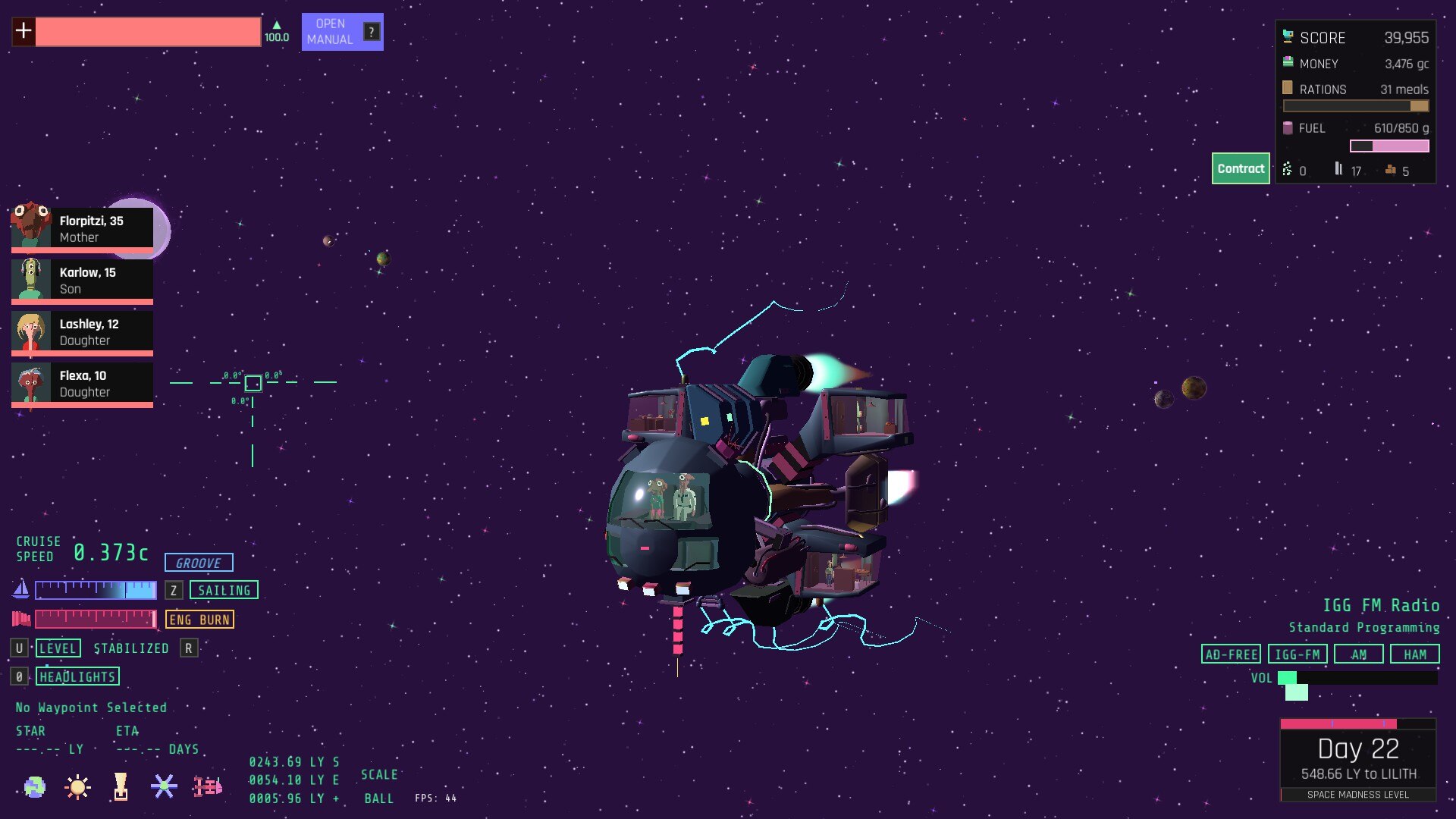Toggle the SAILING mode button
Viewport: 1456px width, 819px height.
pyautogui.click(x=224, y=590)
